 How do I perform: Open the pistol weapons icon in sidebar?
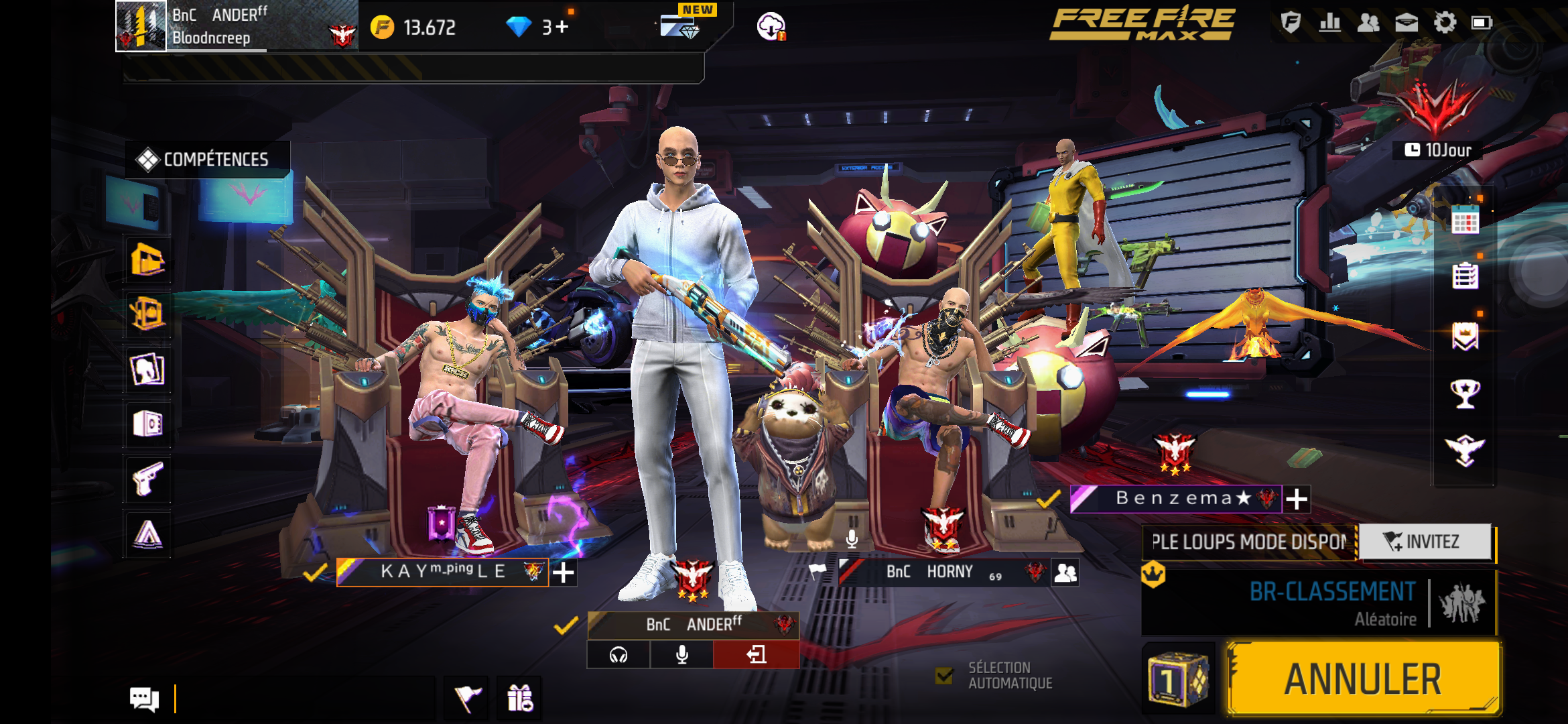148,479
